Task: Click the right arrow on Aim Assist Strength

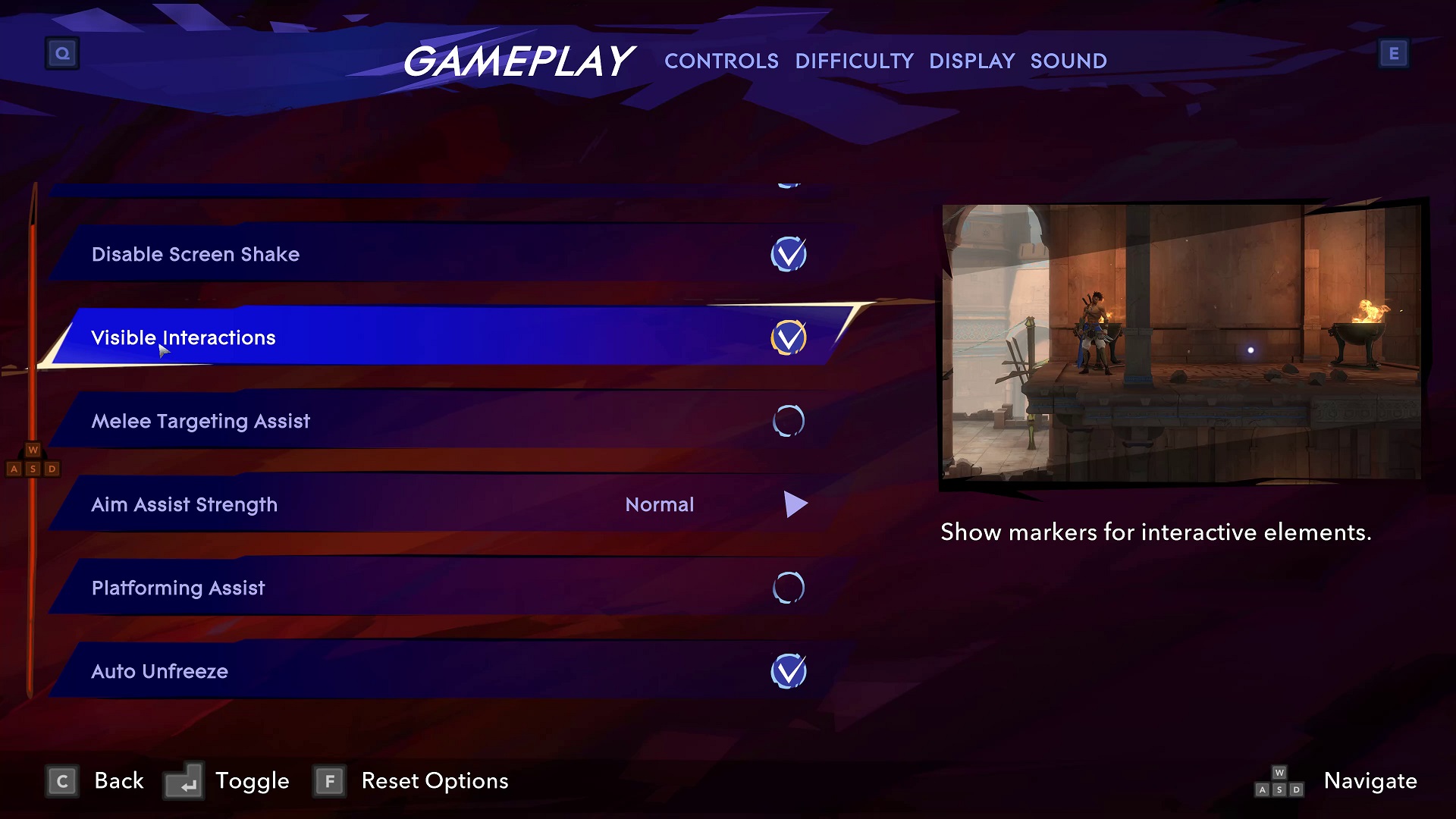Action: (x=795, y=504)
